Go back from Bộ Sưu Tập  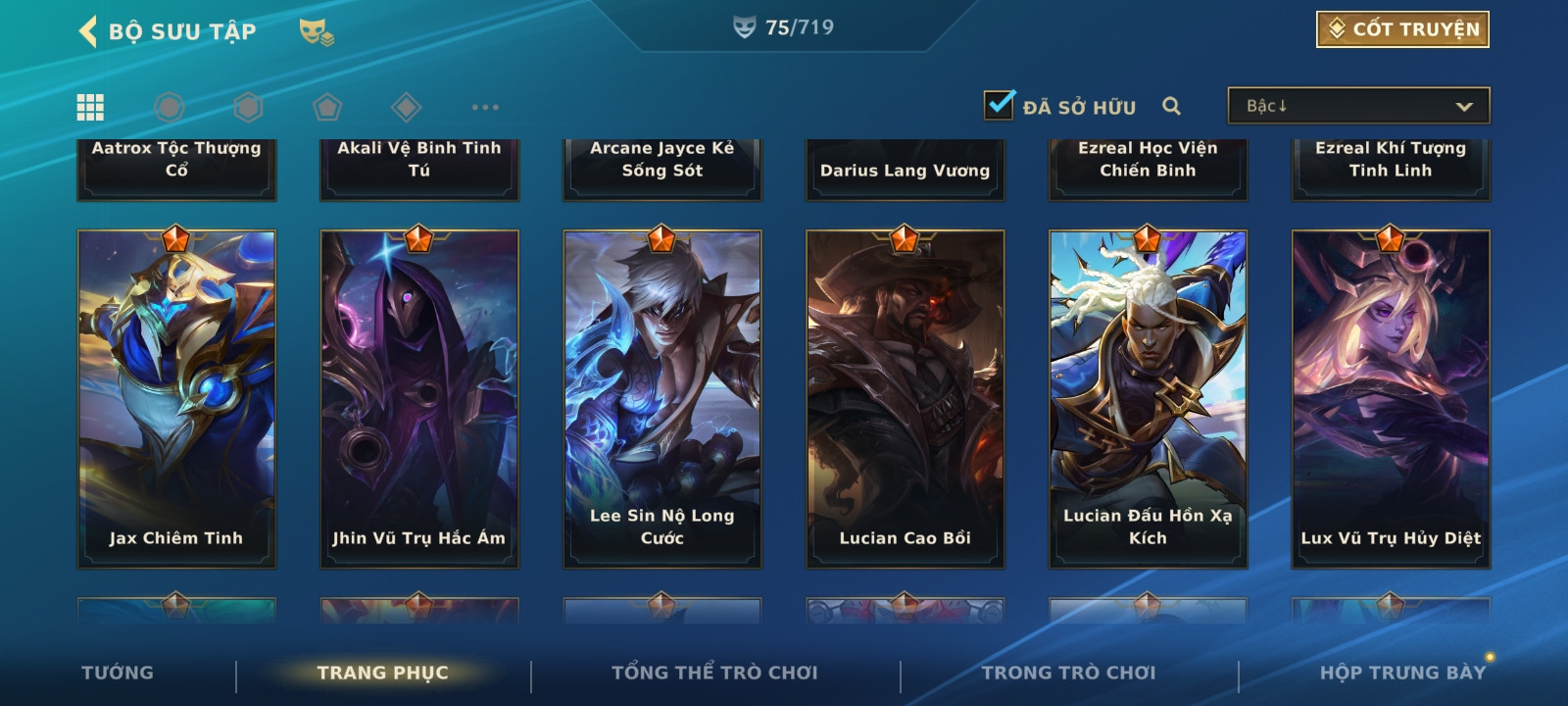[89, 31]
